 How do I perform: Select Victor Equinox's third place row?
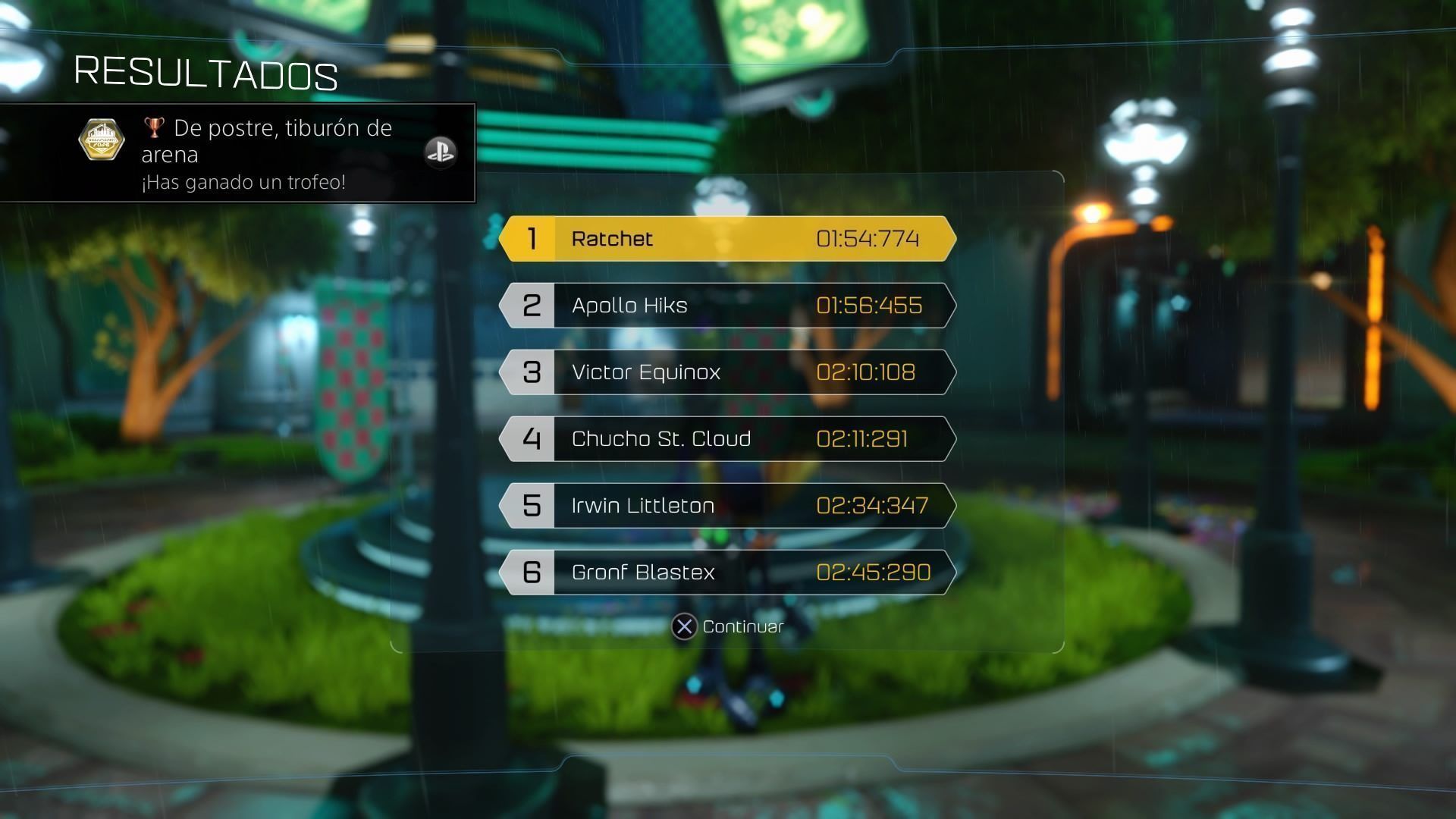727,372
